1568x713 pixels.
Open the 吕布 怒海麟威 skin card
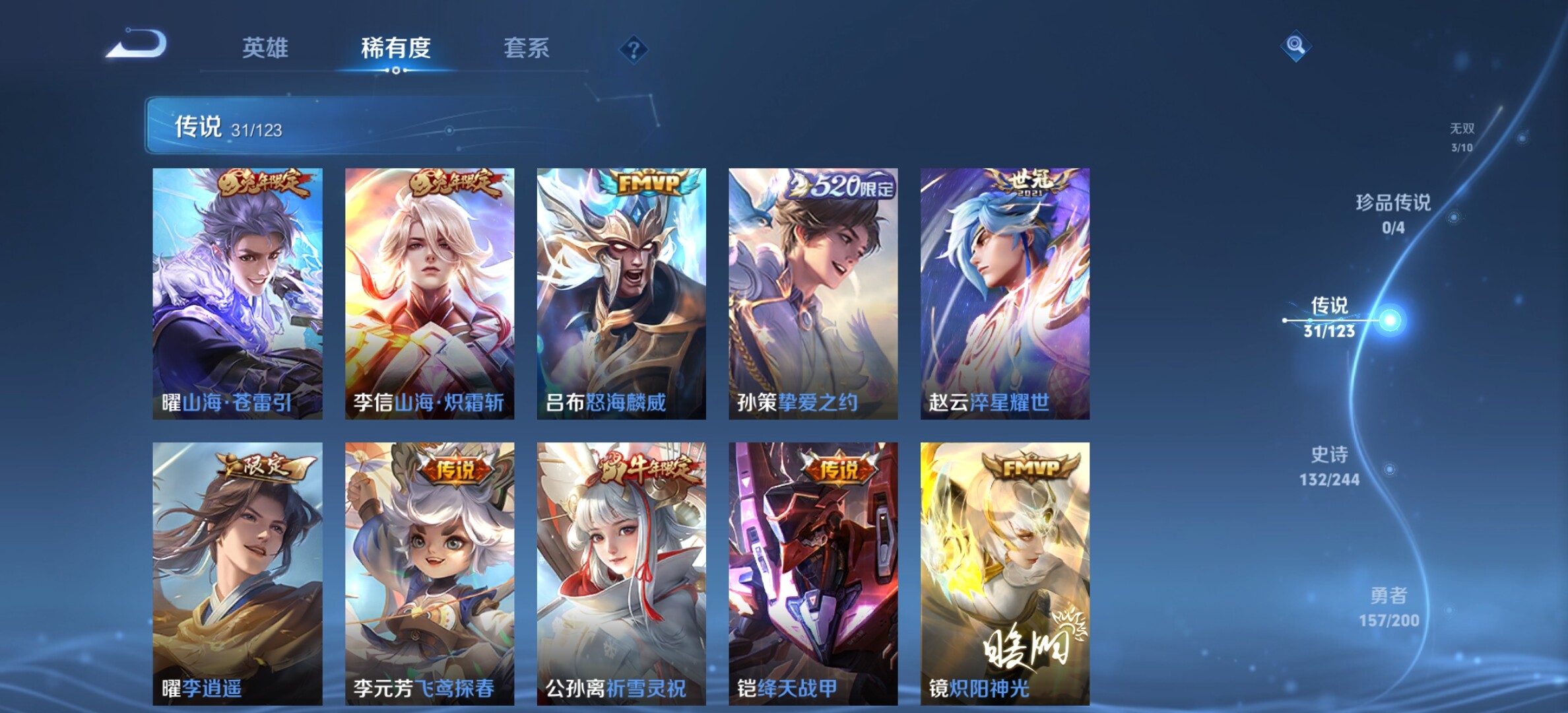tap(621, 294)
